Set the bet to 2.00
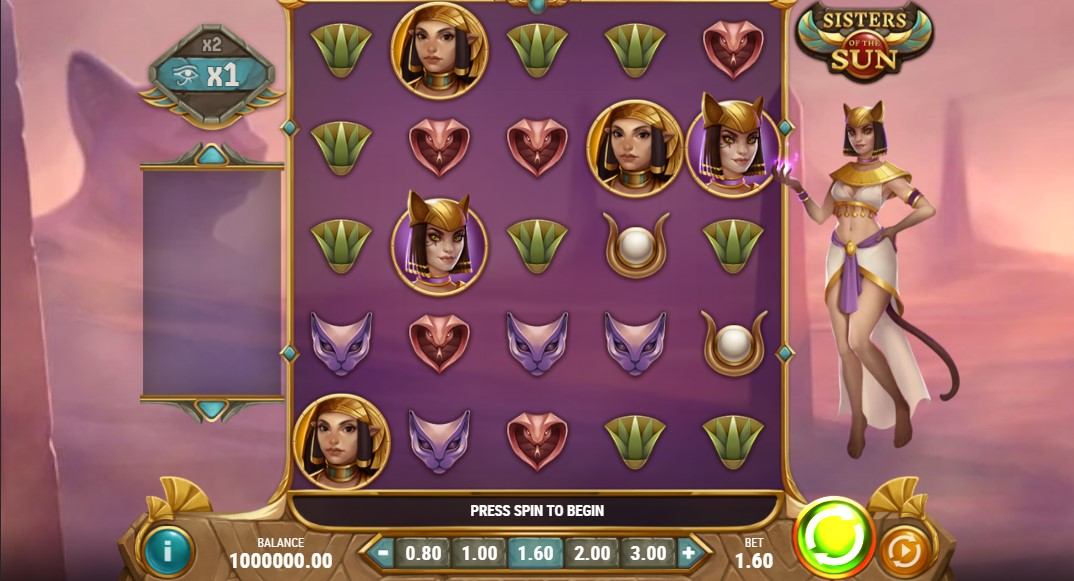This screenshot has height=581, width=1074. point(590,552)
